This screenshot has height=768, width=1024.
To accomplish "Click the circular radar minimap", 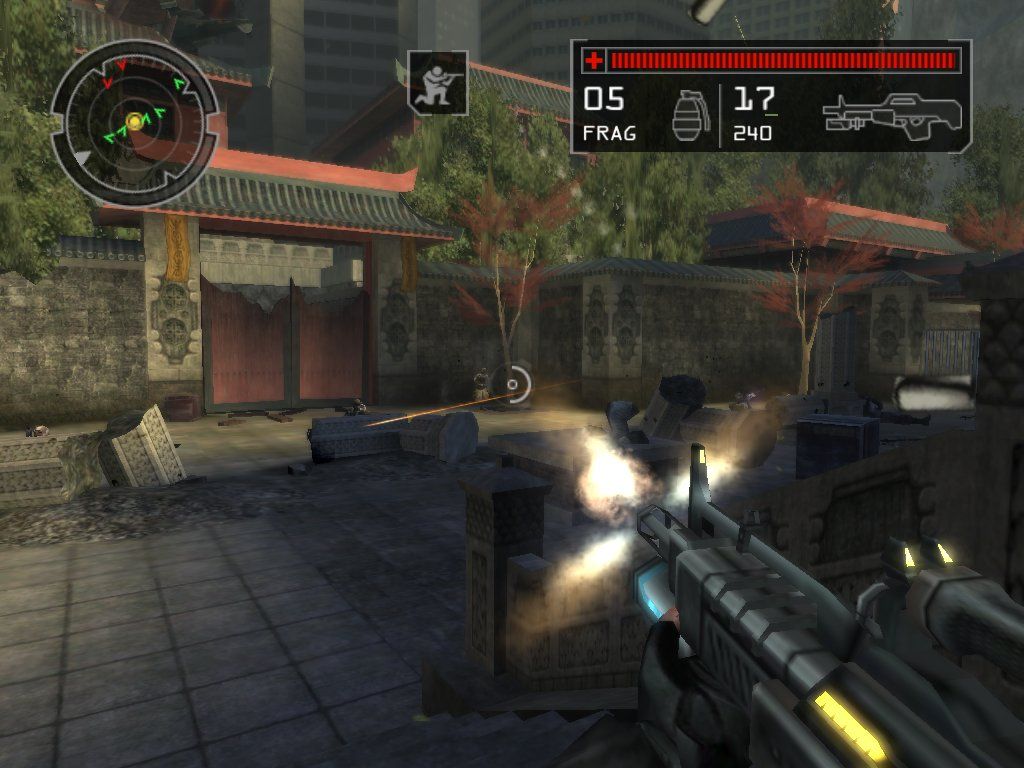I will [134, 122].
